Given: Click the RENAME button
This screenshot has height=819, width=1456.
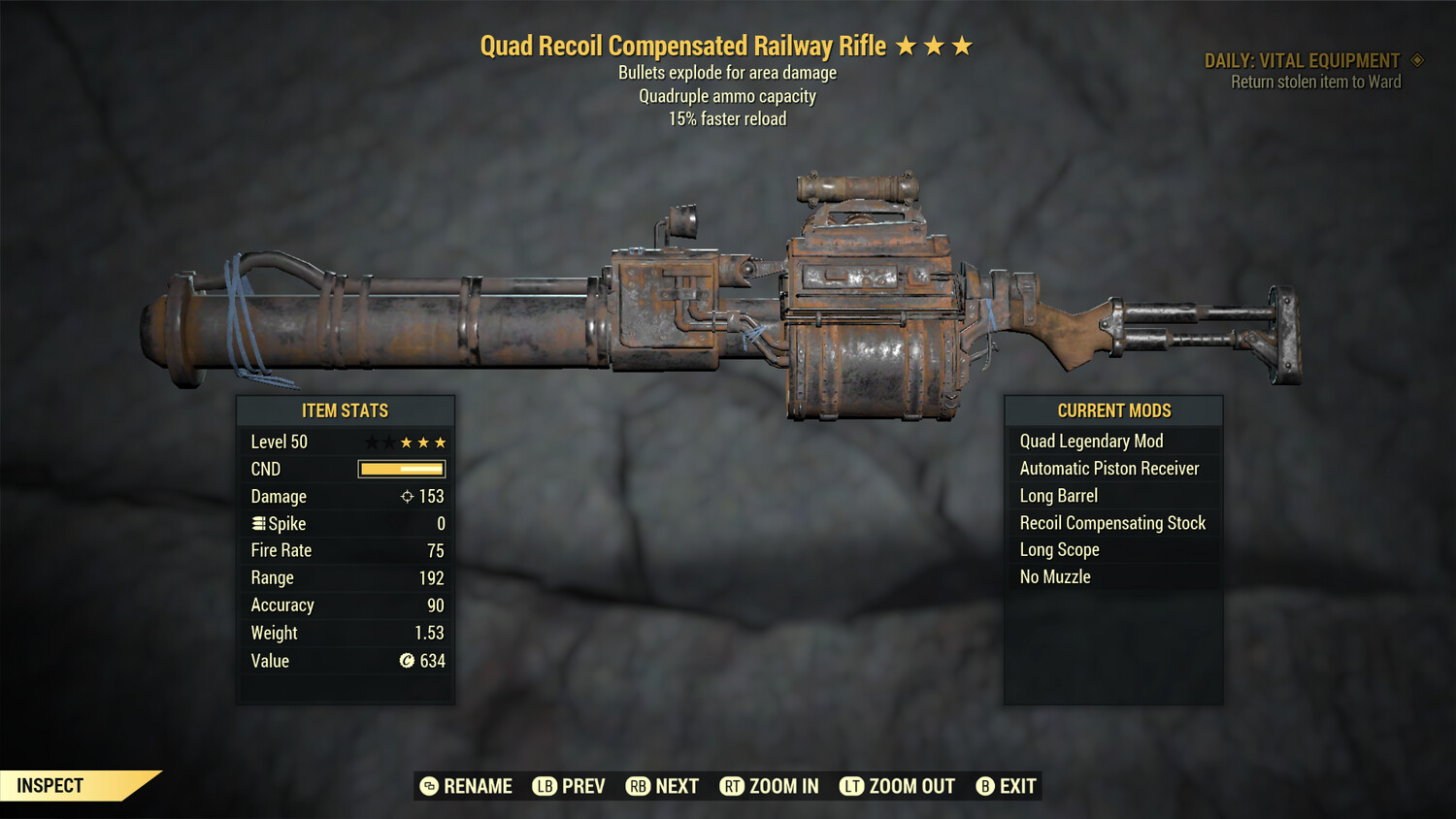Looking at the screenshot, I should click(478, 786).
